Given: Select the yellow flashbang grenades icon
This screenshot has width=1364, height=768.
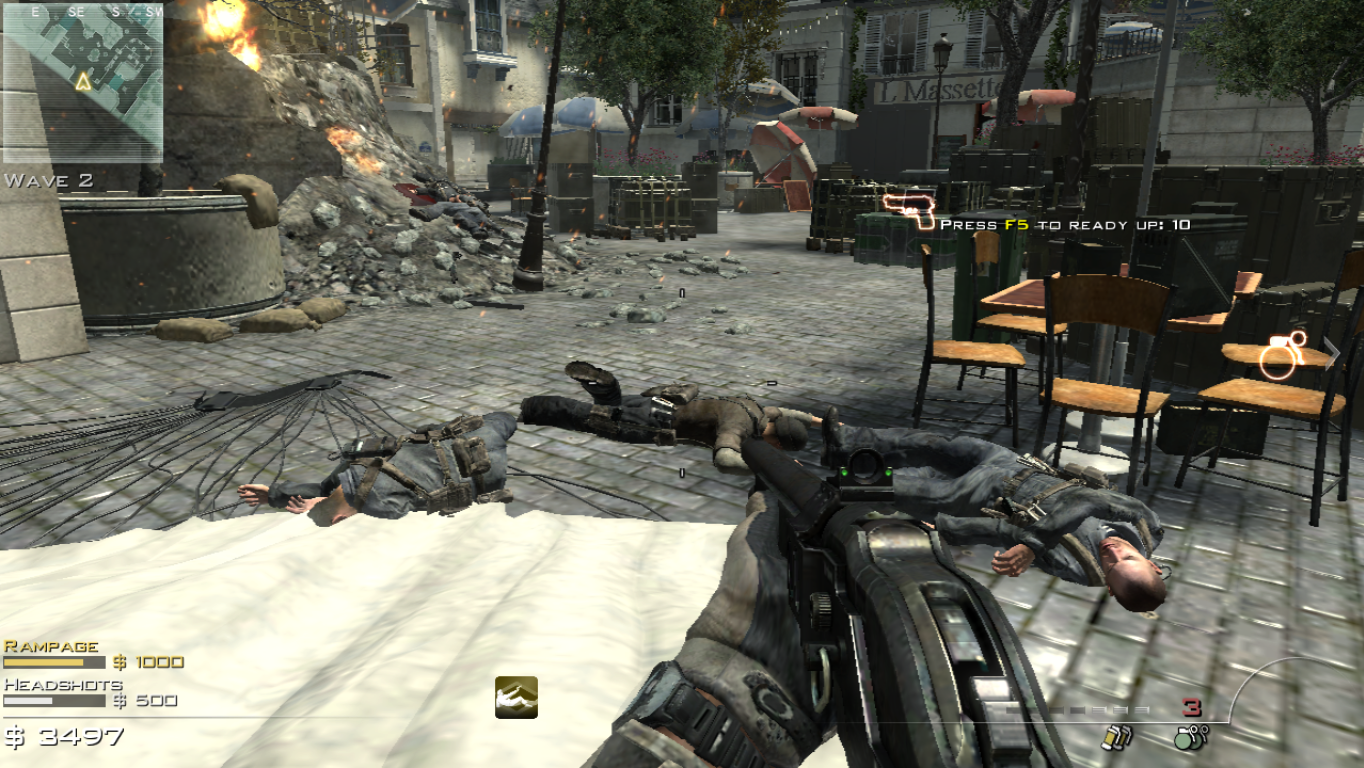Looking at the screenshot, I should [1115, 738].
